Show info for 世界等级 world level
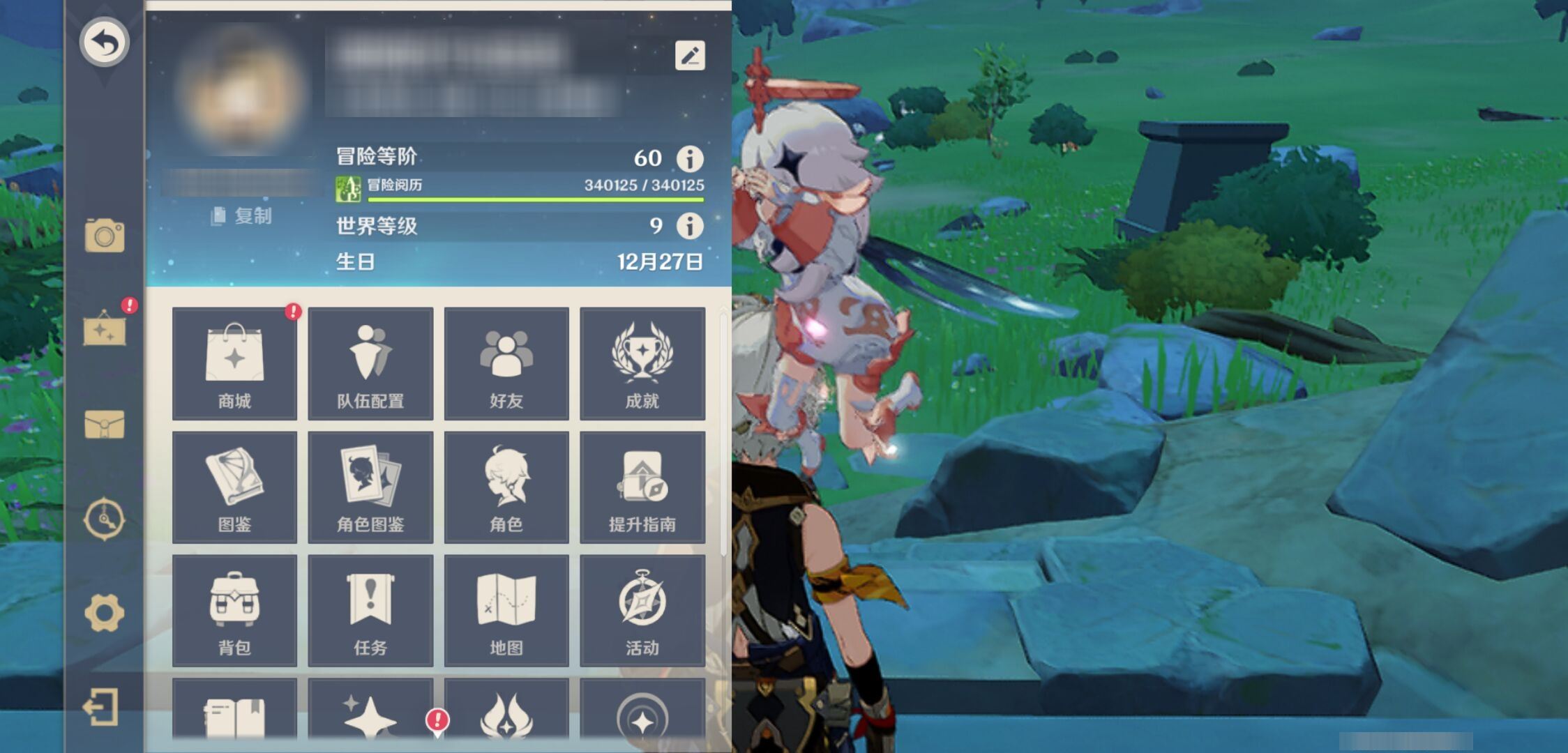The height and width of the screenshot is (753, 1568). [690, 226]
